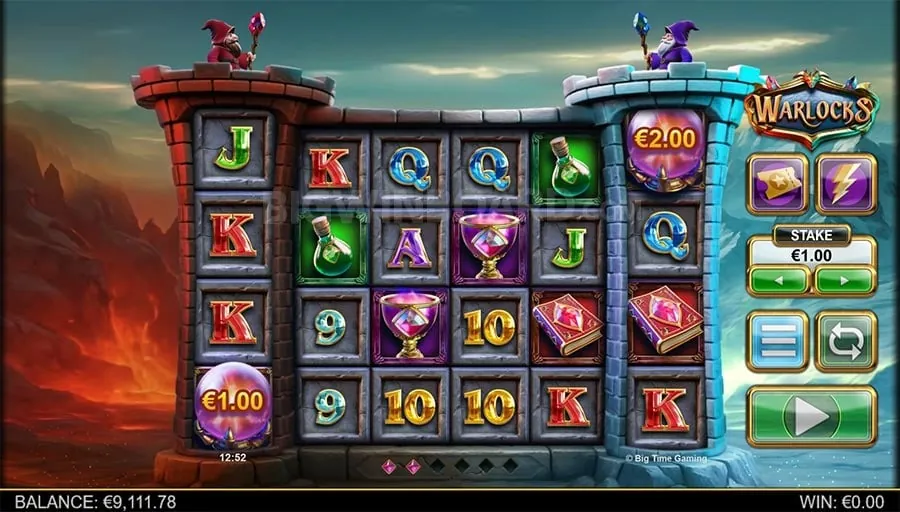
Task: Decrease the stake with the left arrow
Action: 778,280
